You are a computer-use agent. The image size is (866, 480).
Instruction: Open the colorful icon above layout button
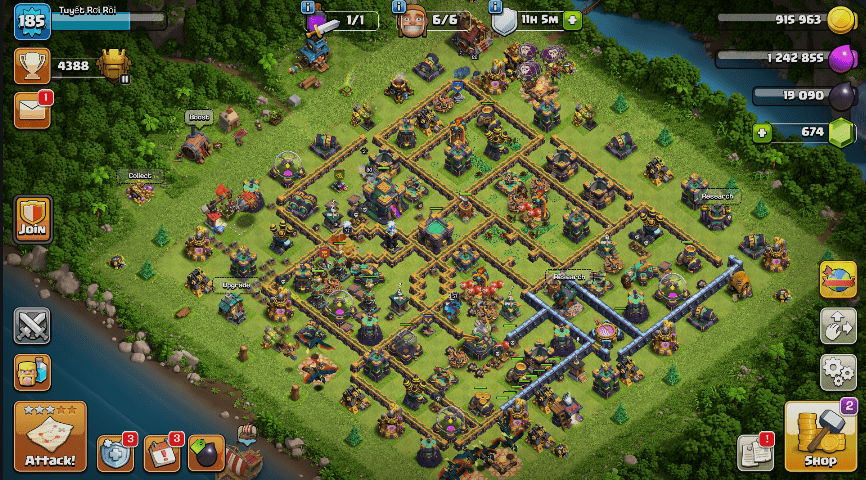coord(837,280)
